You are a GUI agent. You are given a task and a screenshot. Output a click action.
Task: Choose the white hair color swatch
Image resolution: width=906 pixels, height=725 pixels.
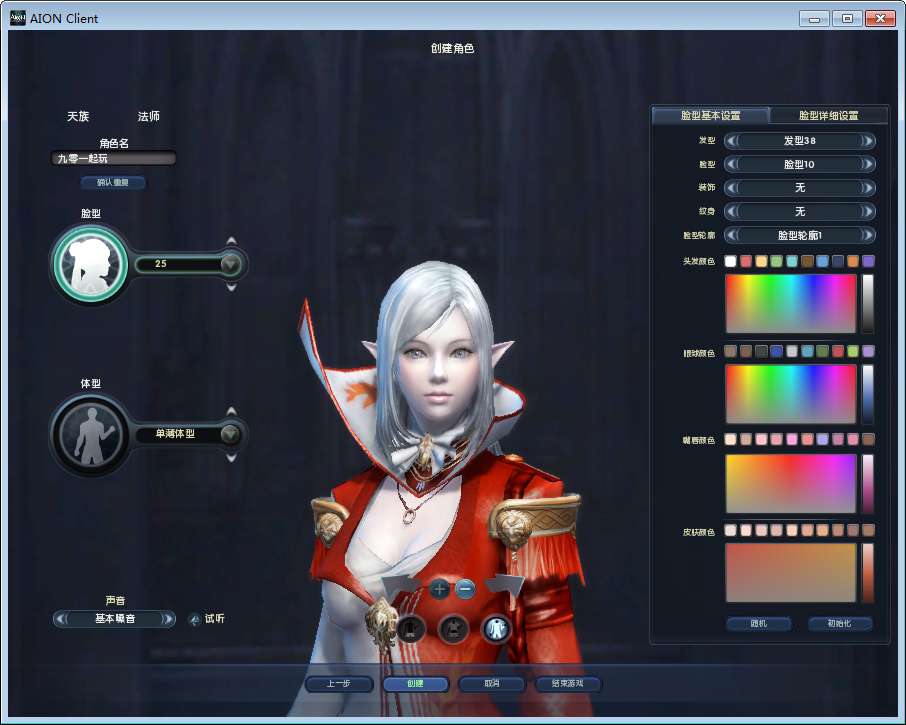point(731,261)
